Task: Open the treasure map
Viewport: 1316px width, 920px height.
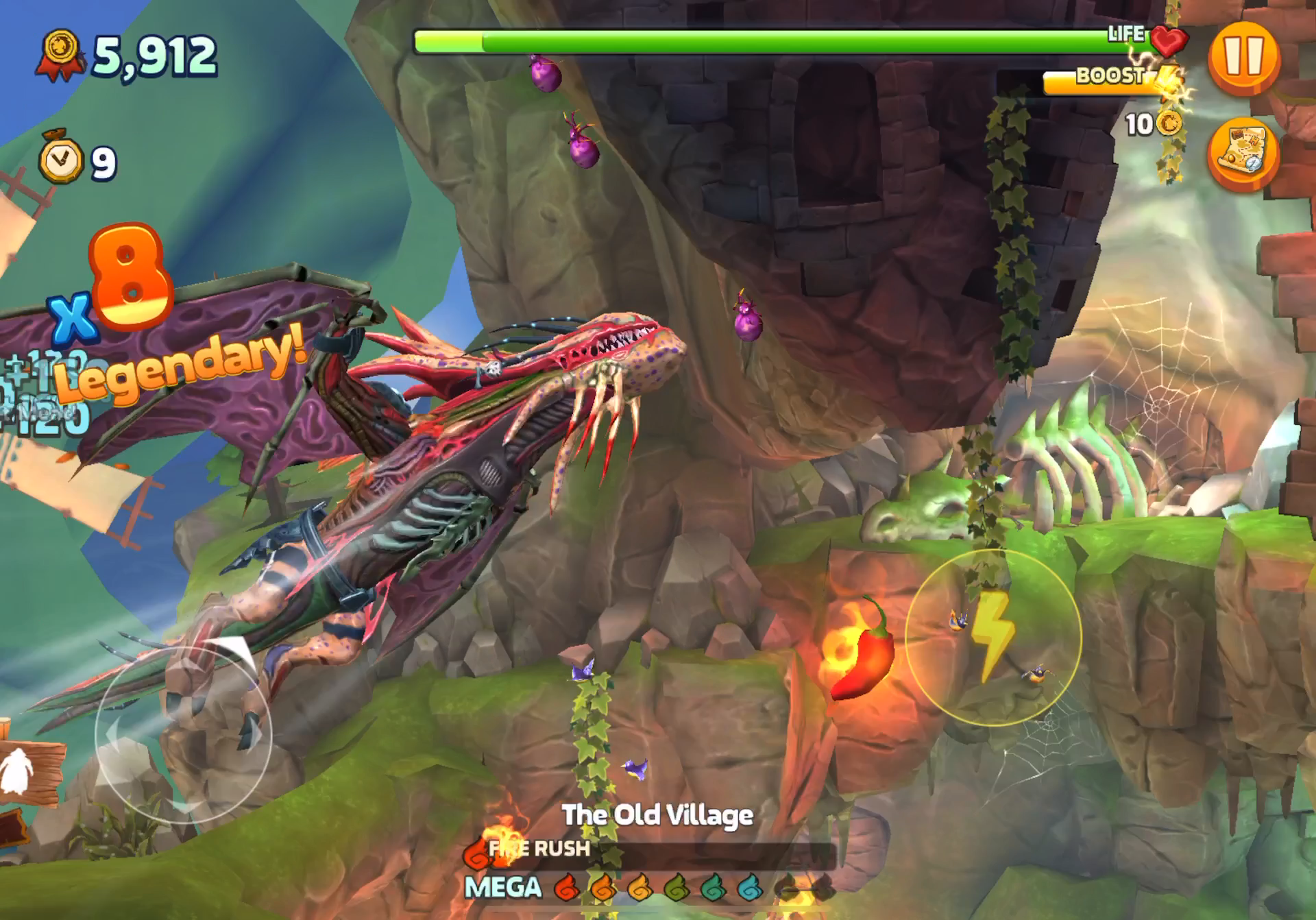Action: tap(1242, 154)
